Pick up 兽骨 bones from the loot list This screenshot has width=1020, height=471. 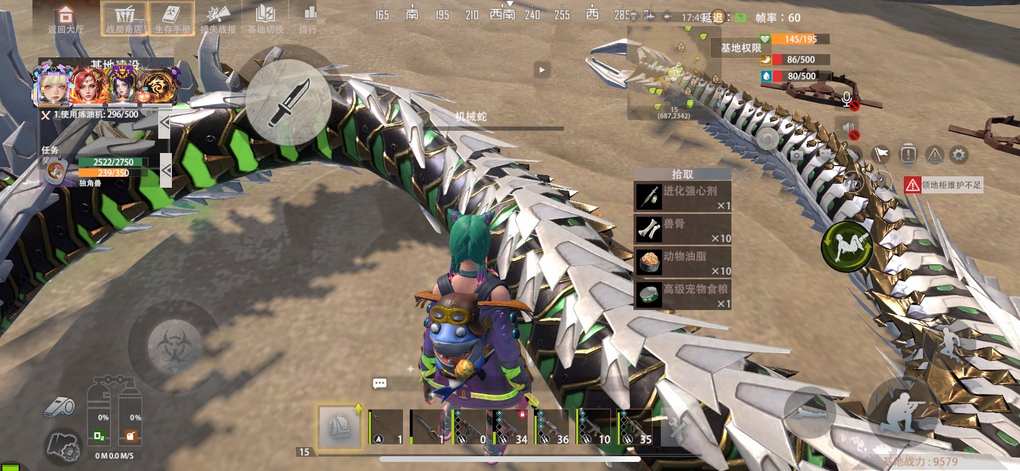pos(683,229)
